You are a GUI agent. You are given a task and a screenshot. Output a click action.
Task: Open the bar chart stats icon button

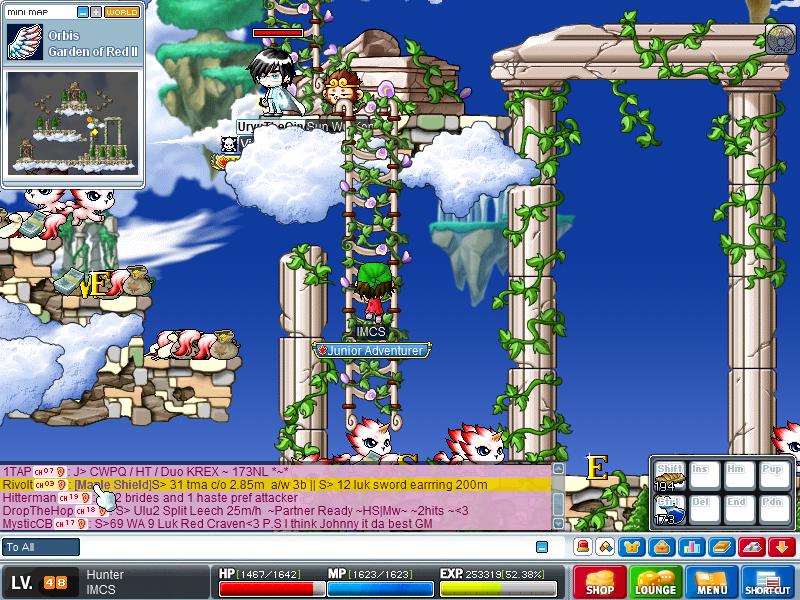pos(691,546)
